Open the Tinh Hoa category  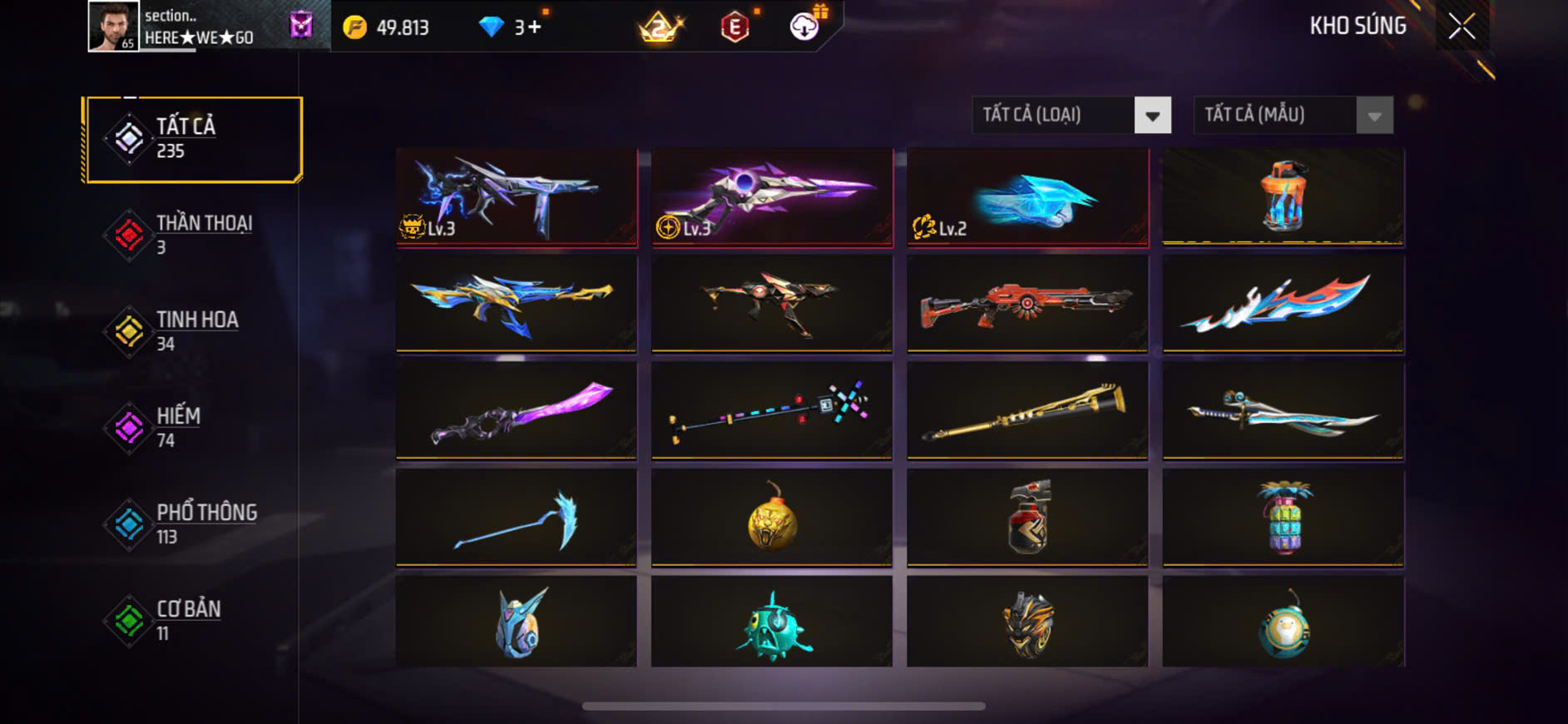[193, 331]
